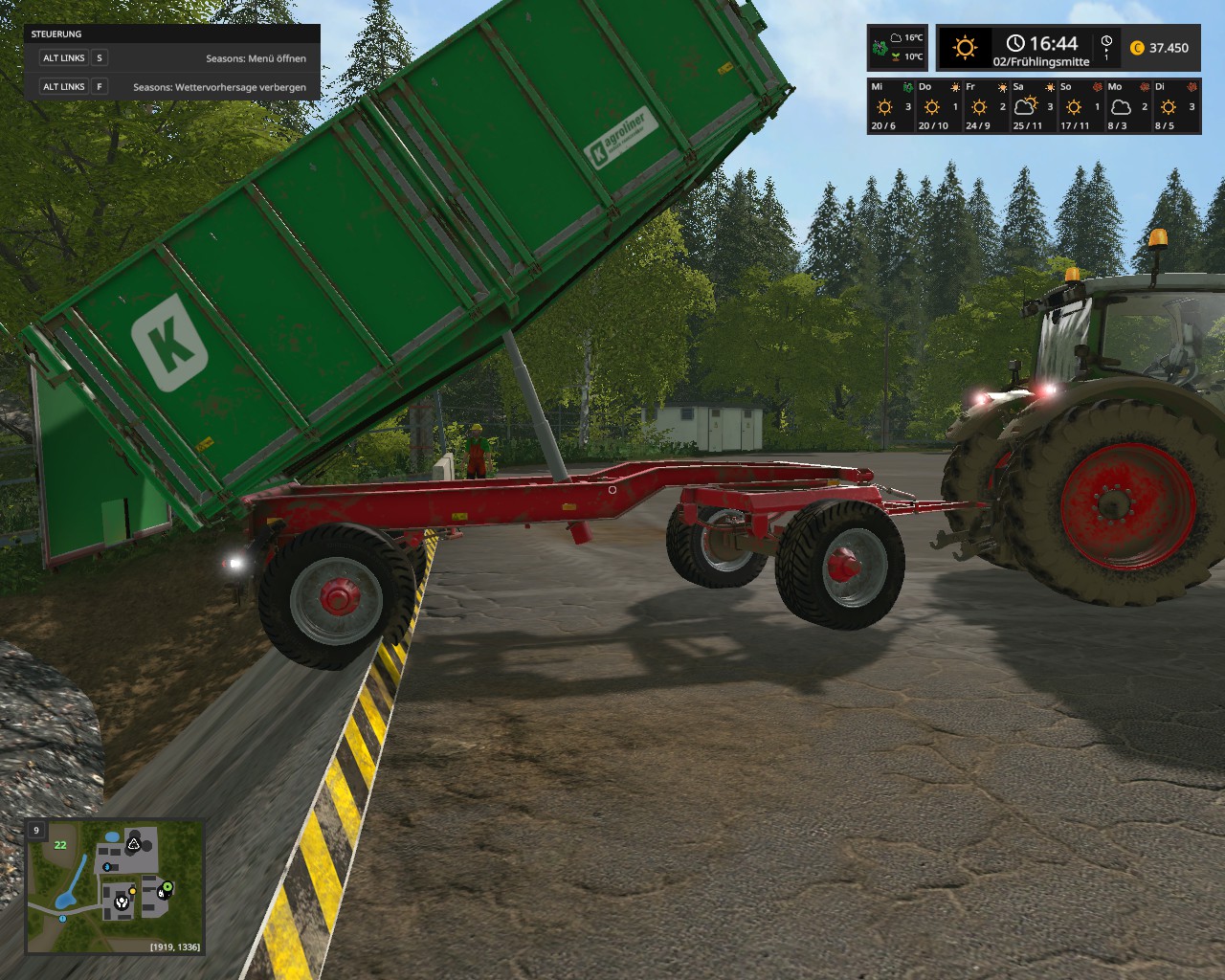Click field number 22 on the minimap

(60, 844)
